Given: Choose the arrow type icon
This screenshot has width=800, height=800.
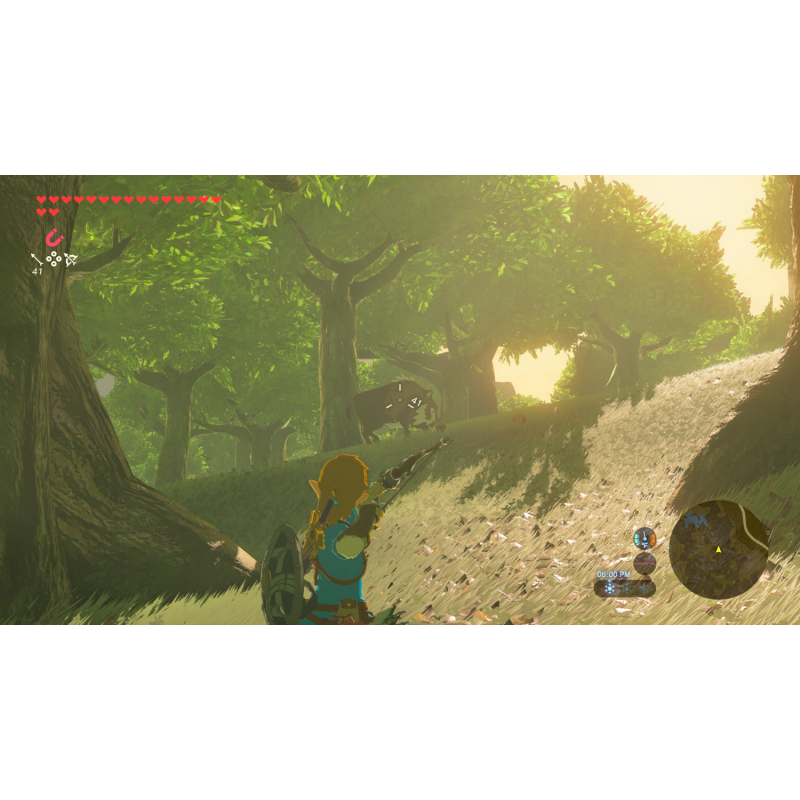Looking at the screenshot, I should click(37, 260).
